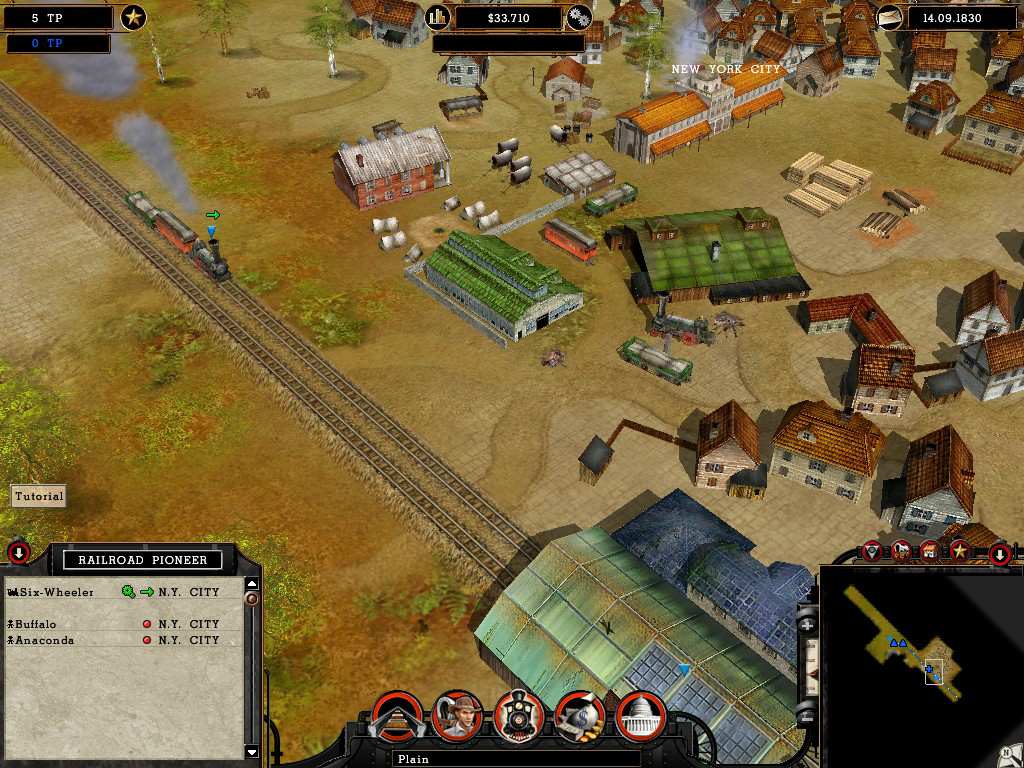This screenshot has height=768, width=1024.
Task: Open the locomotive menu
Action: tap(520, 716)
